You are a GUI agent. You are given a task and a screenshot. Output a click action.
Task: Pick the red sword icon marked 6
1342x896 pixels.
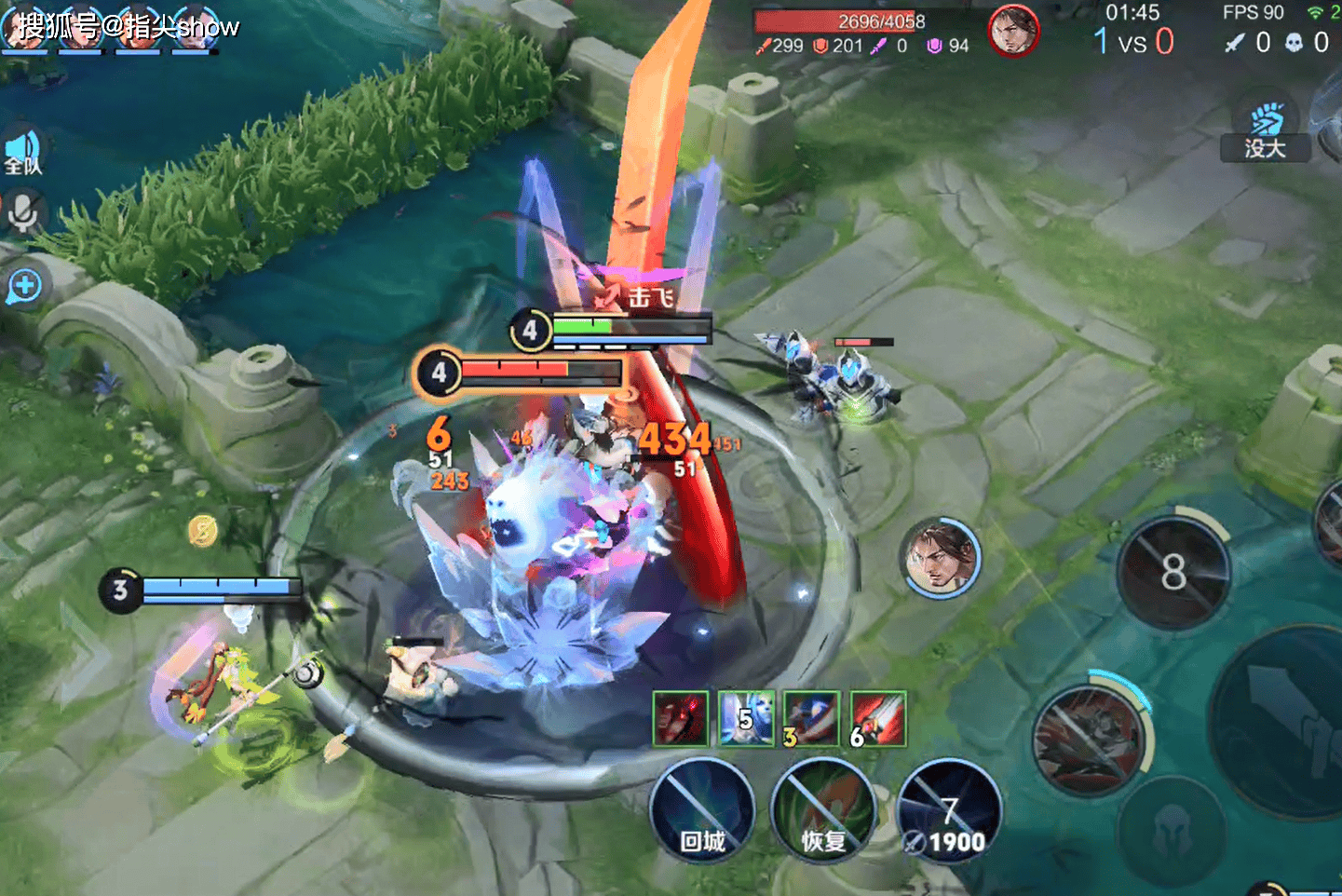tap(877, 718)
